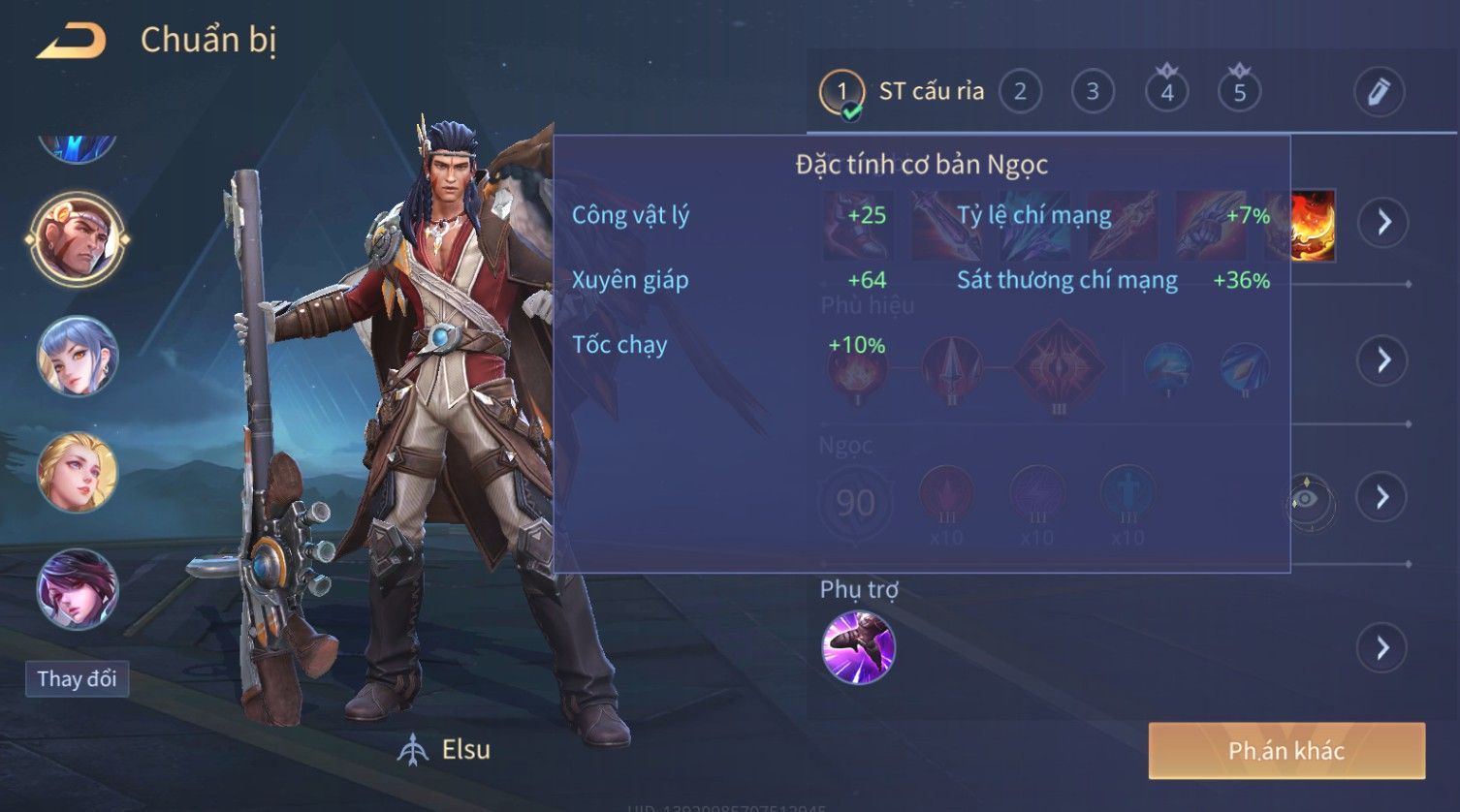Switch to build preset 3
Image resolution: width=1460 pixels, height=812 pixels.
click(x=1093, y=92)
